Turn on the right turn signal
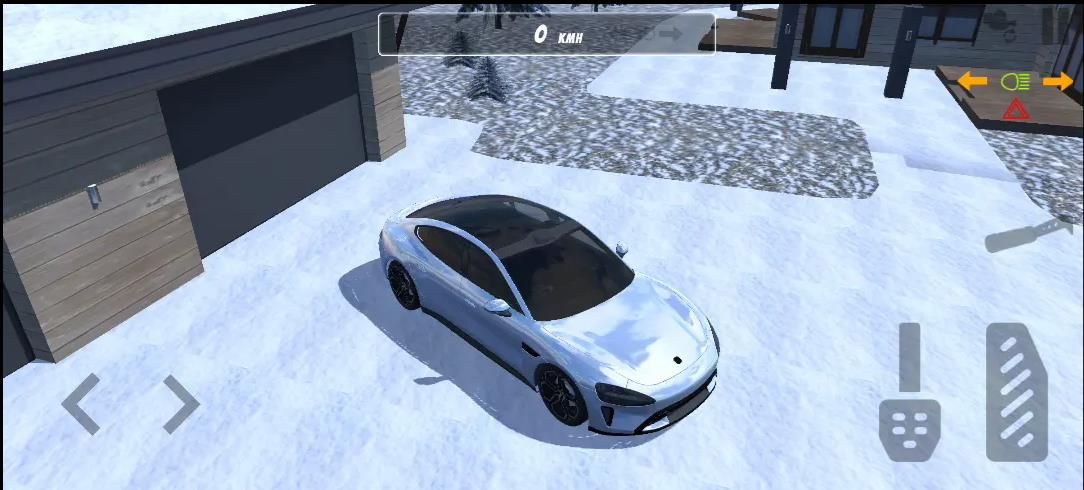The image size is (1084, 490). [1058, 82]
